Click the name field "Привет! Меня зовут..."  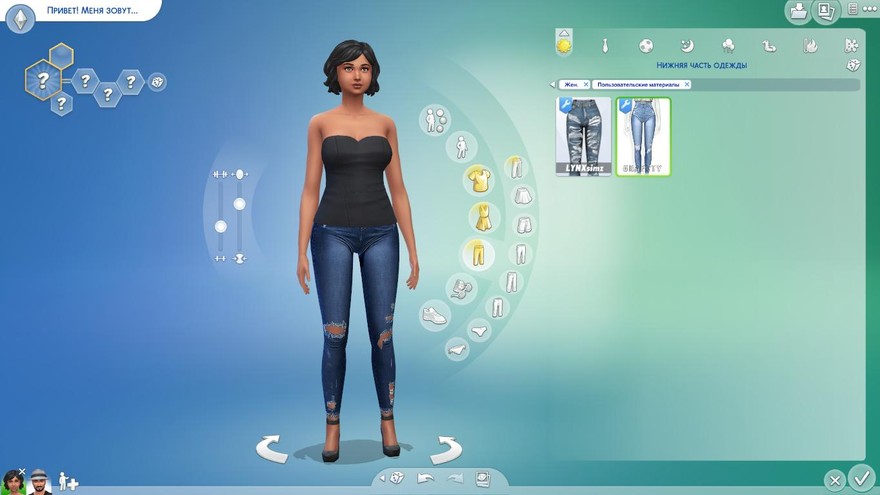click(92, 11)
